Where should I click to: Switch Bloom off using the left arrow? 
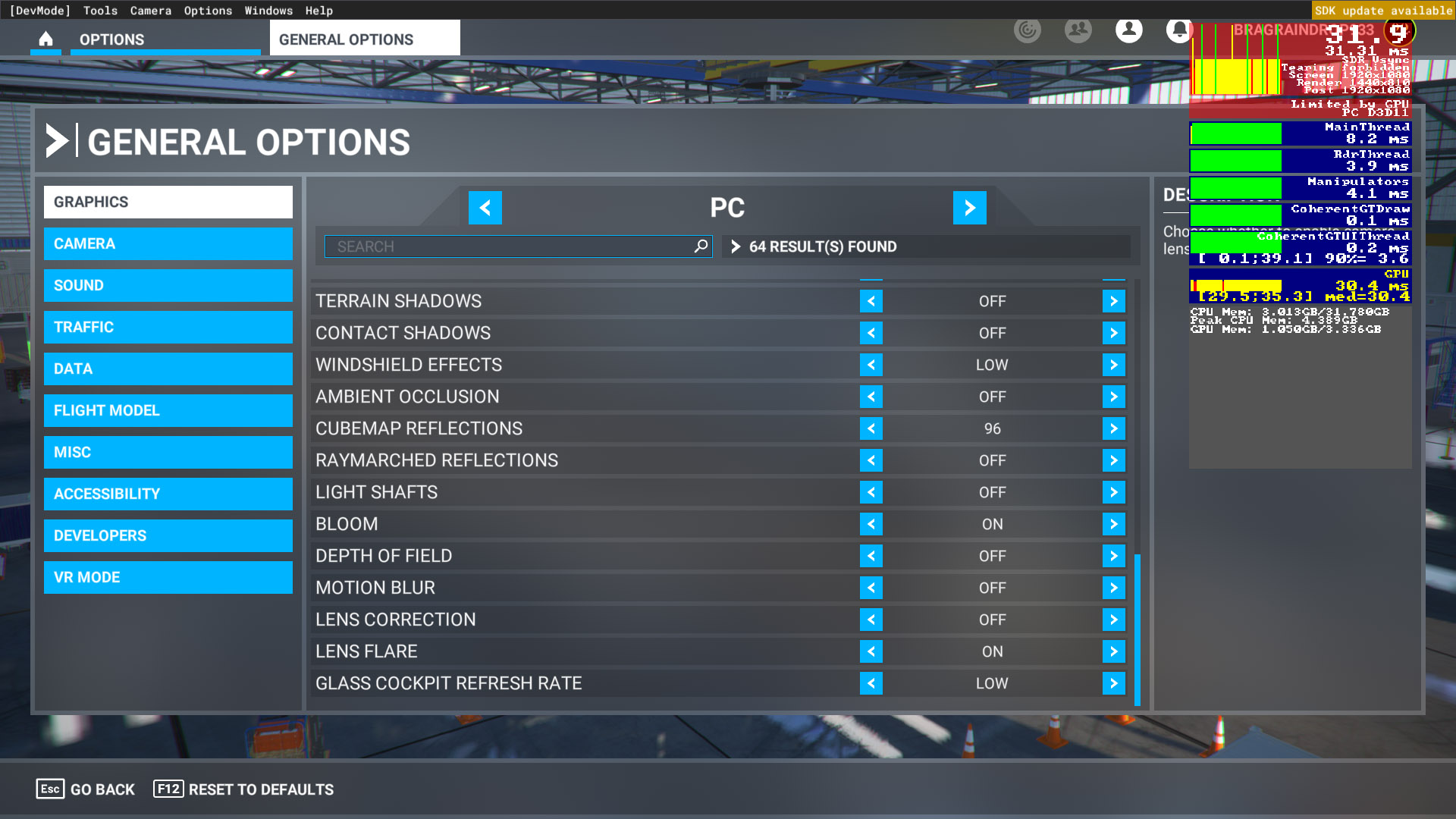coord(871,524)
